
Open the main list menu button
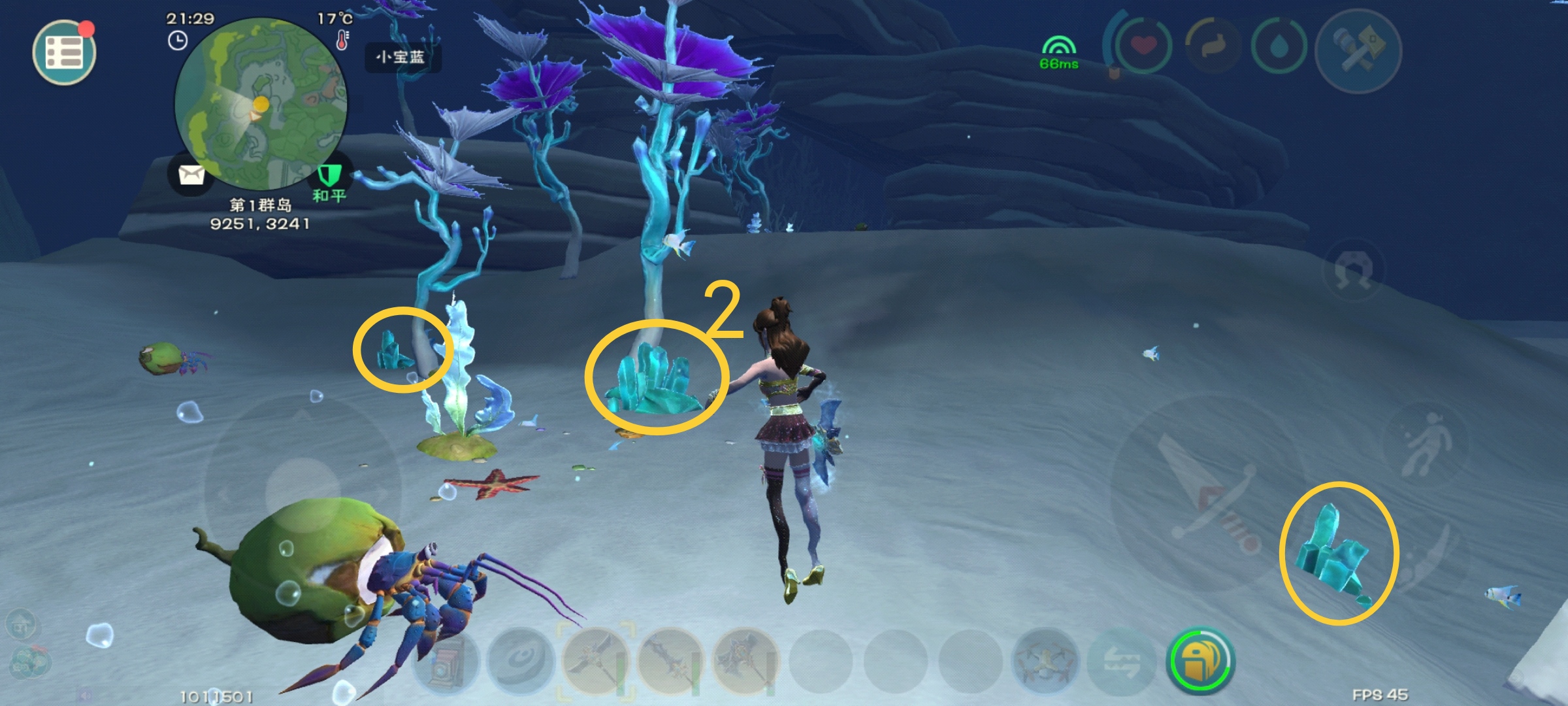(64, 52)
